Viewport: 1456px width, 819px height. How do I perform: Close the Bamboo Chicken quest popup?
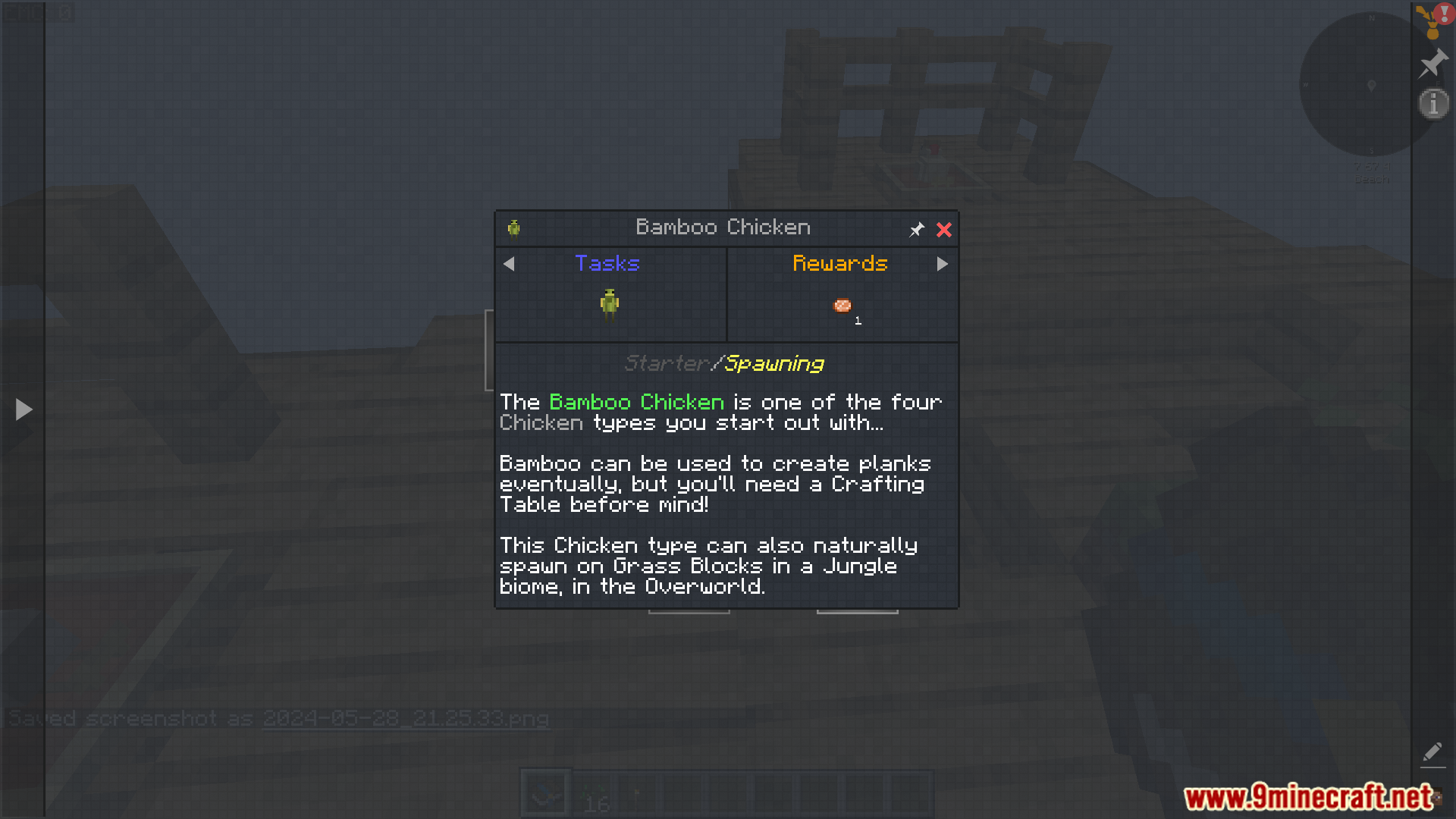(943, 230)
